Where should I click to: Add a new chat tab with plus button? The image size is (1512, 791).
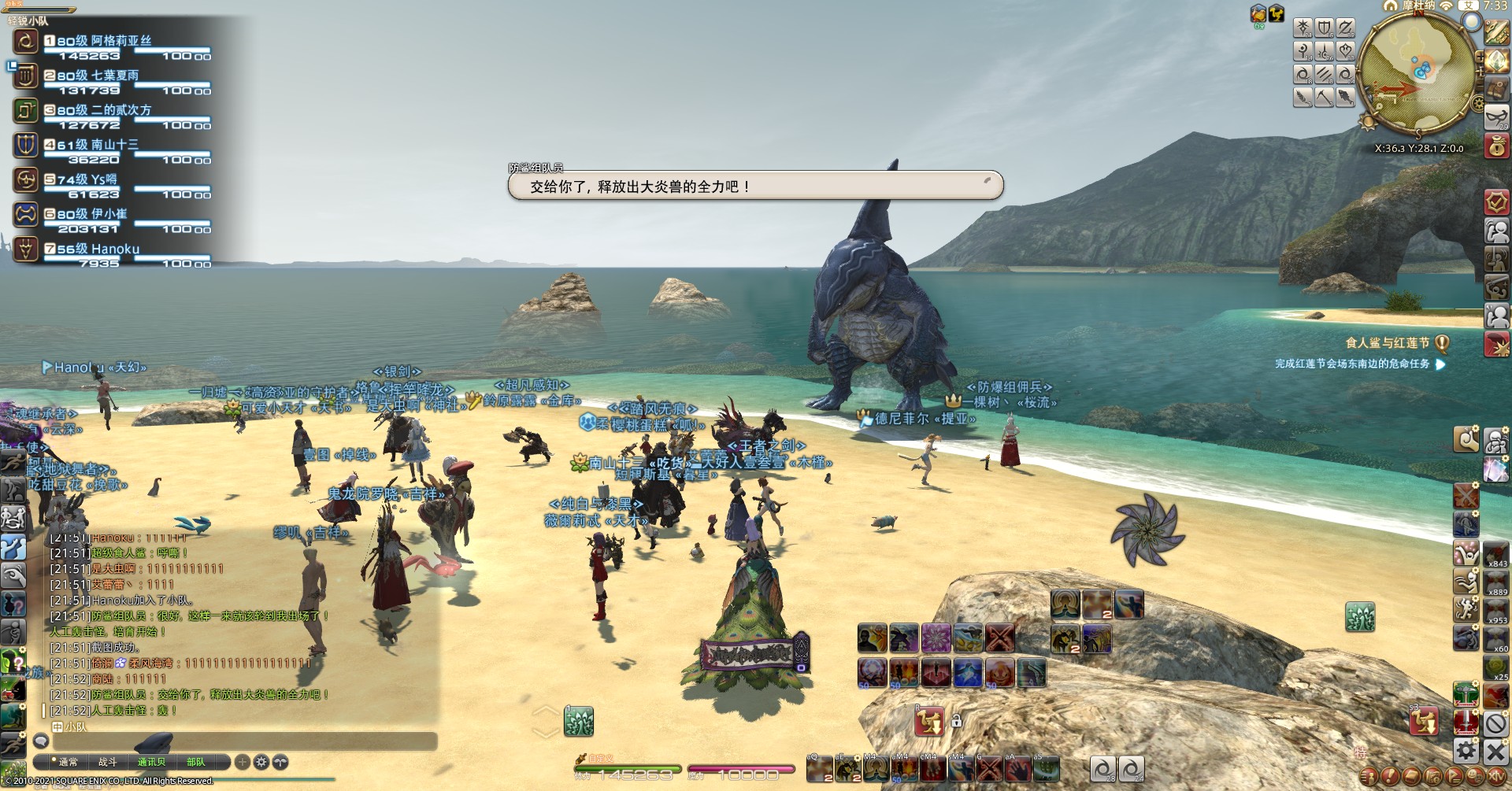tap(243, 762)
